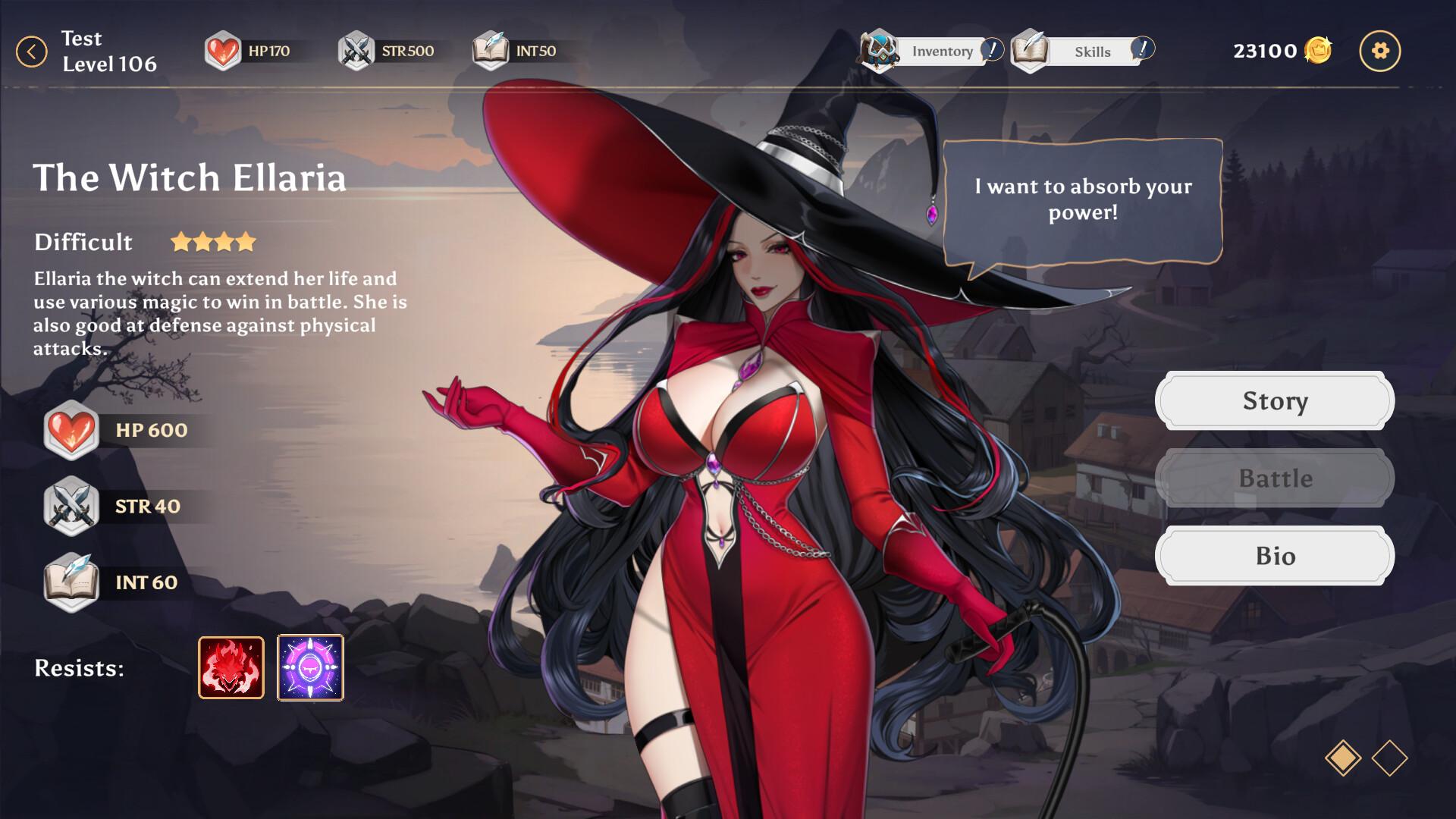Click the gold coin currency icon
Image resolution: width=1456 pixels, height=819 pixels.
1318,51
